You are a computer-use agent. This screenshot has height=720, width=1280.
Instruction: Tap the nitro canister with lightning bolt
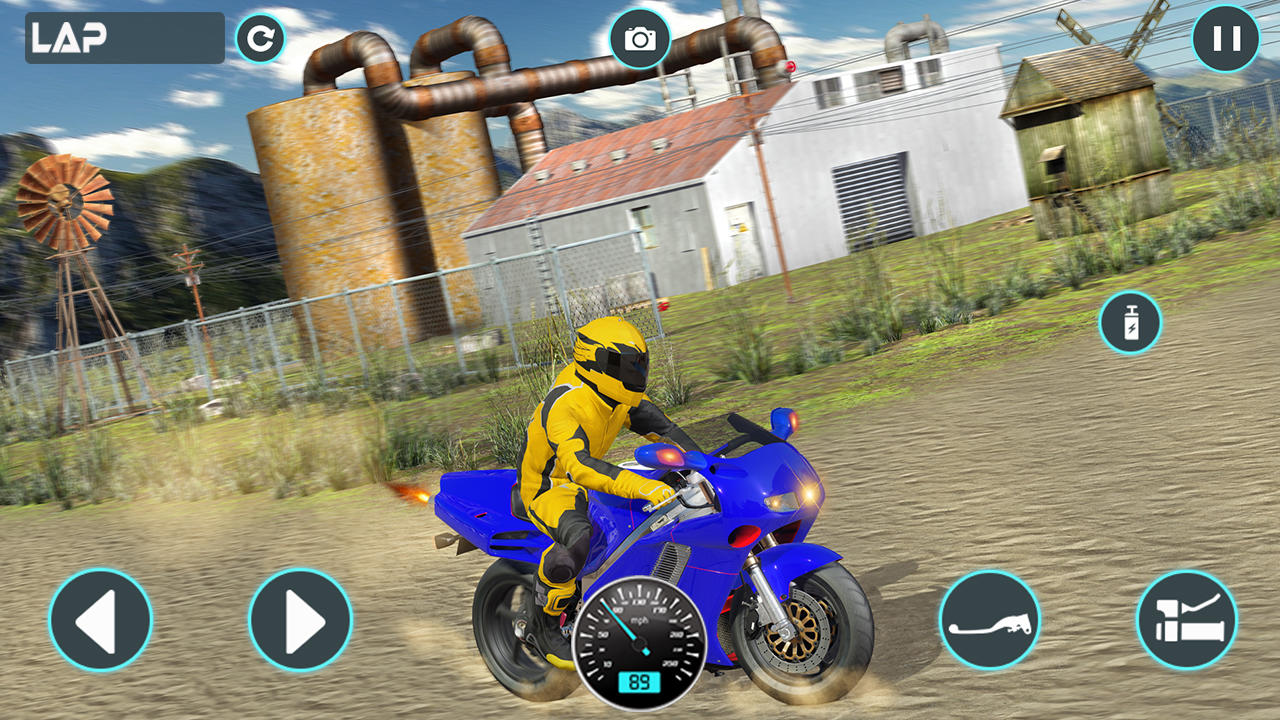point(1129,322)
